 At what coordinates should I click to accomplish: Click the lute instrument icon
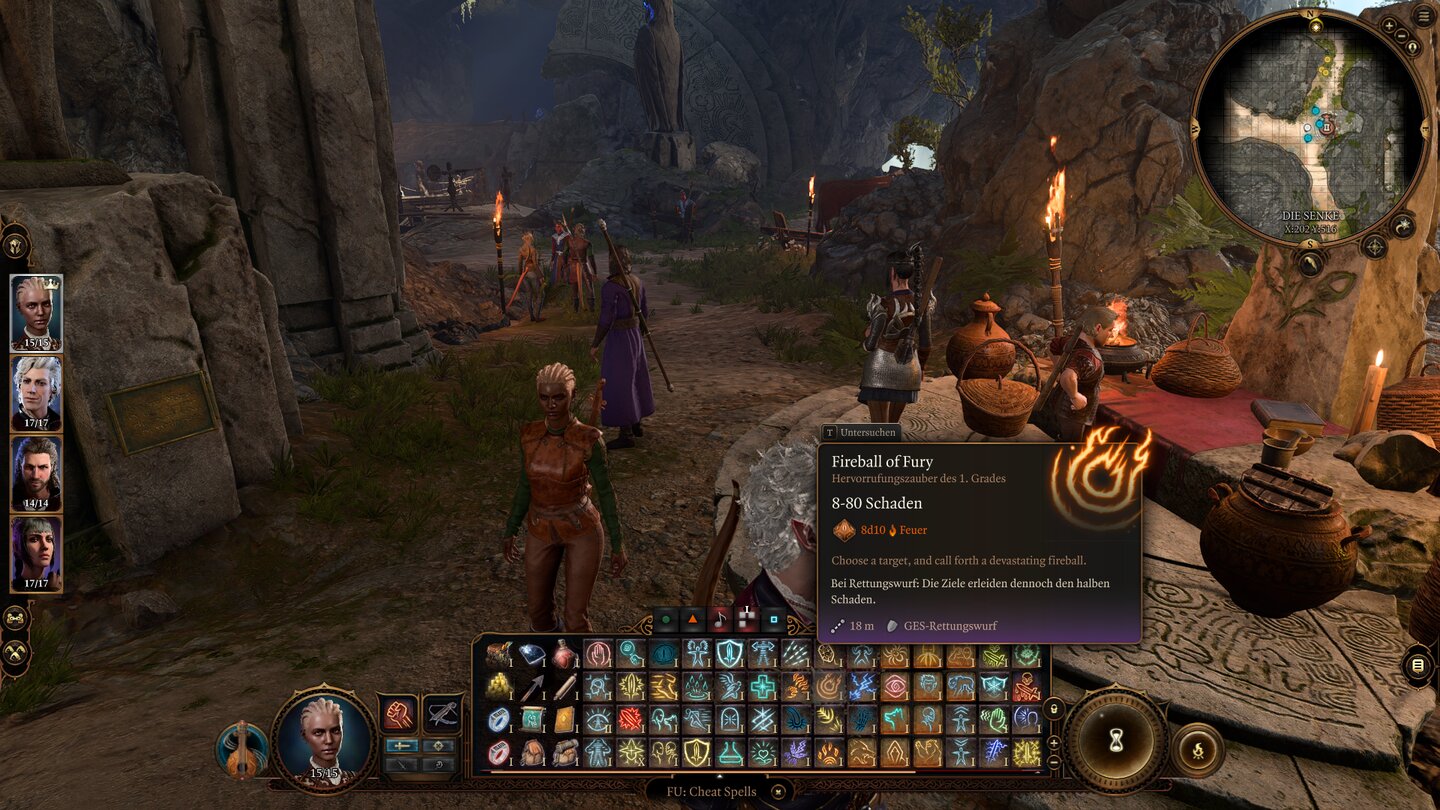[x=241, y=752]
